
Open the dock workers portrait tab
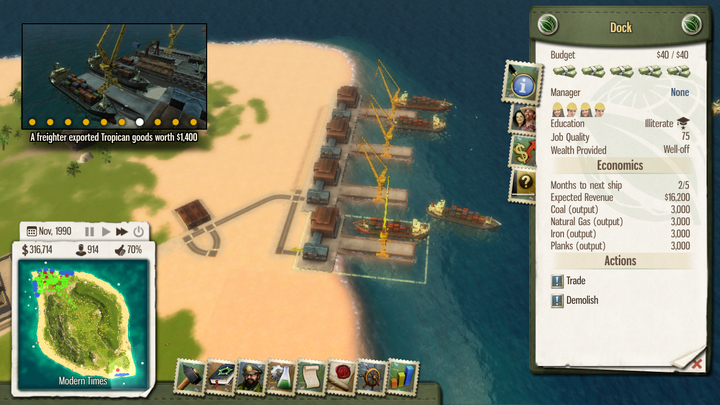coord(522,118)
